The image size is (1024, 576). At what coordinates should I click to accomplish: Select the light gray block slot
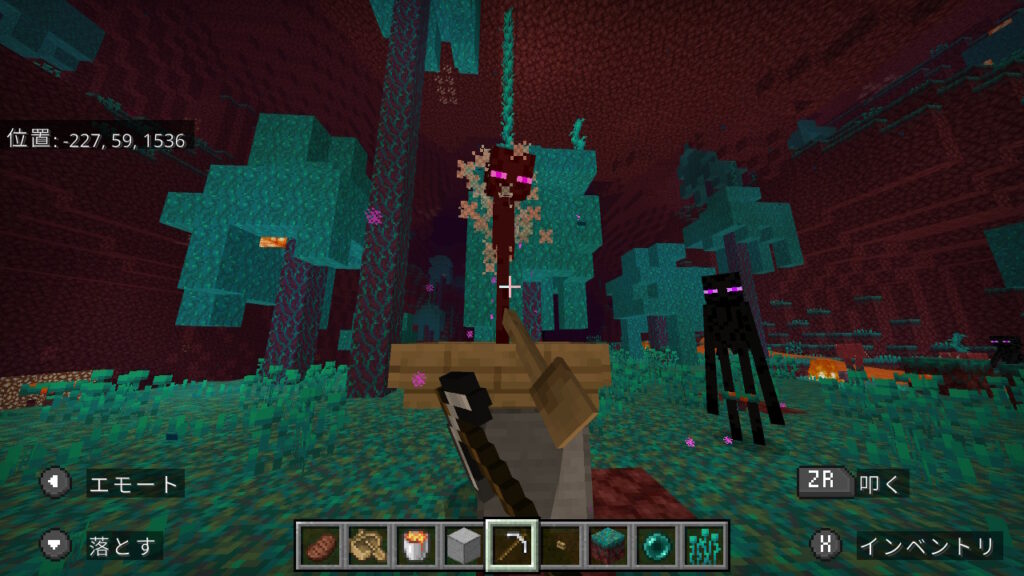pos(463,545)
